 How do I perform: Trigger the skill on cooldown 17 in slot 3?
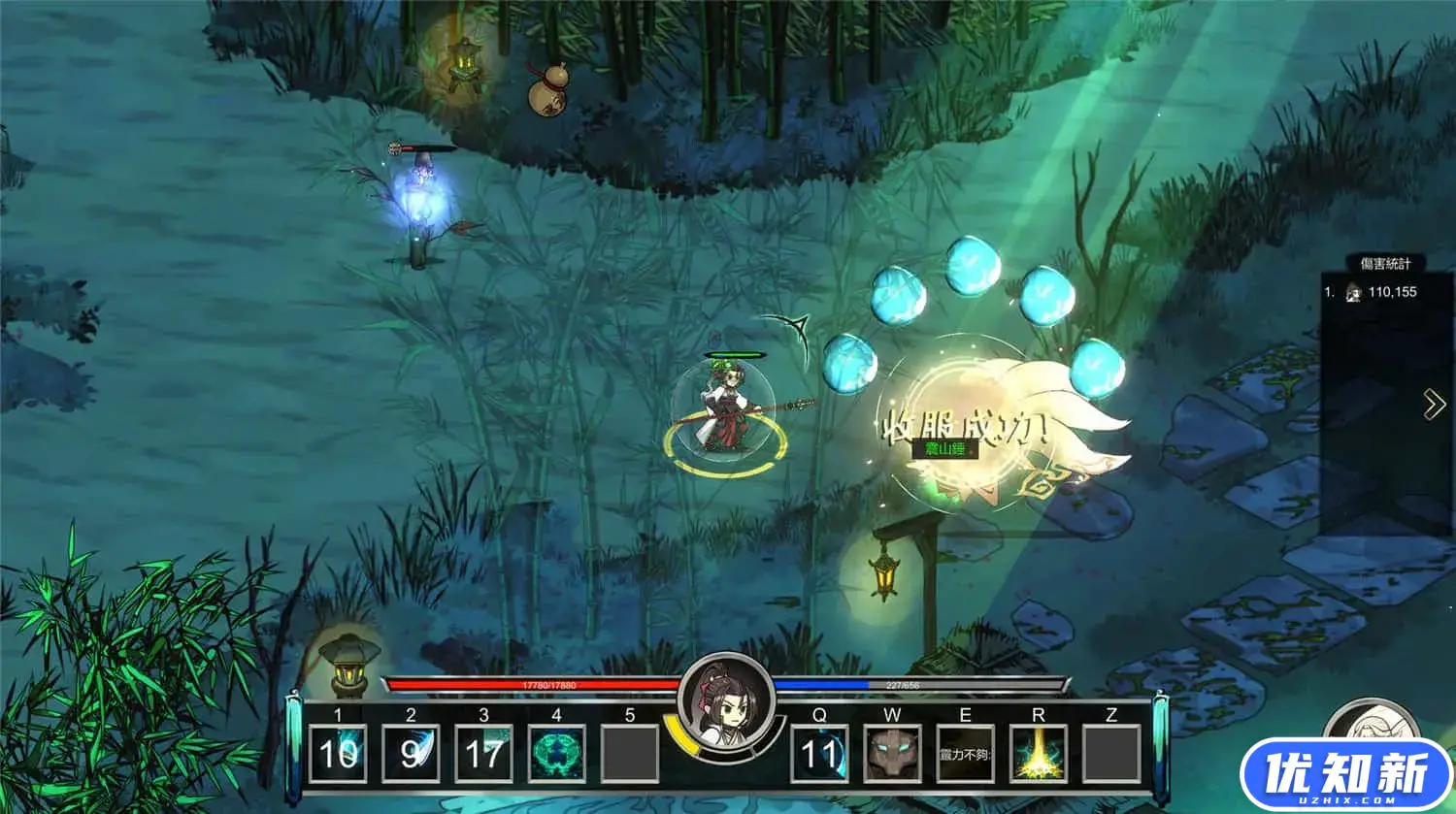[483, 753]
